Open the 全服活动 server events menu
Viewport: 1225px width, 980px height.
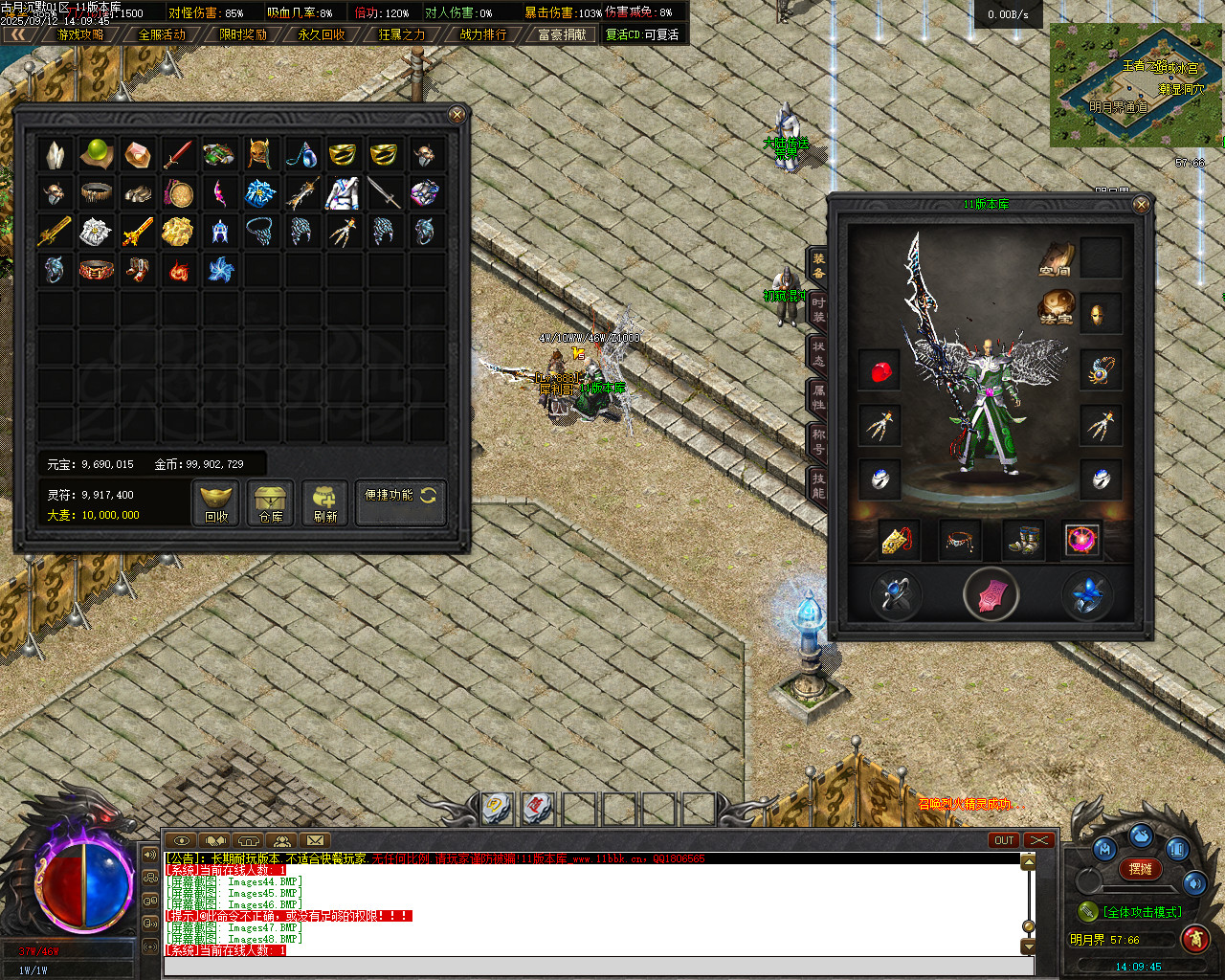(162, 34)
